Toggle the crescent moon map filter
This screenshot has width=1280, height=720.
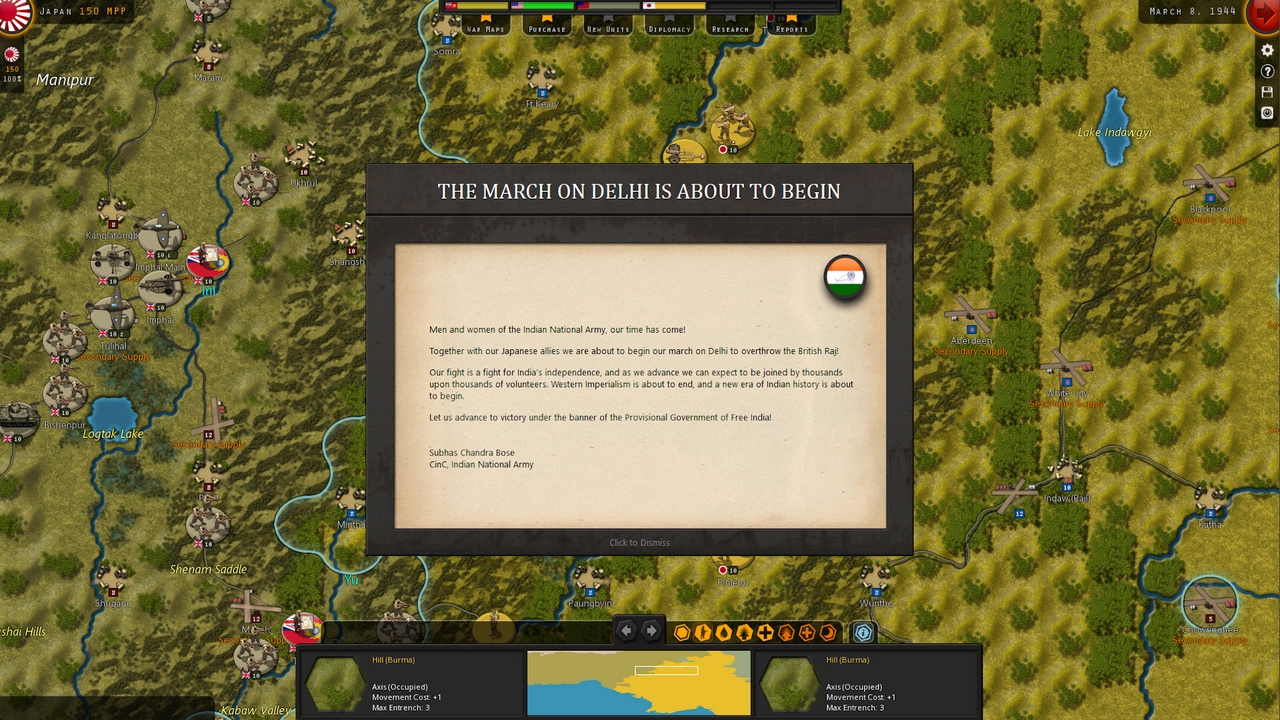(828, 632)
